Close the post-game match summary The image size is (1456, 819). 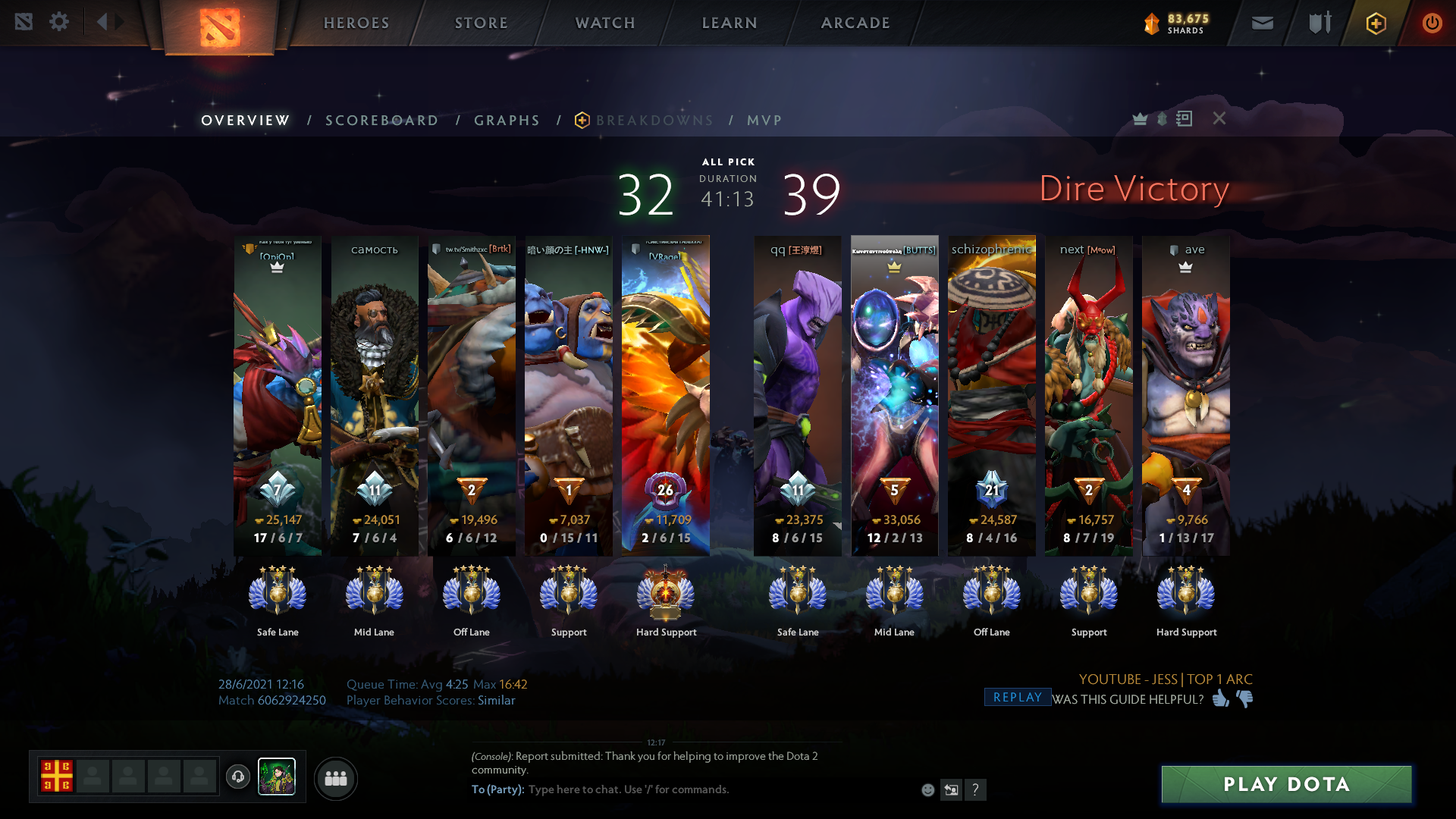coord(1219,118)
